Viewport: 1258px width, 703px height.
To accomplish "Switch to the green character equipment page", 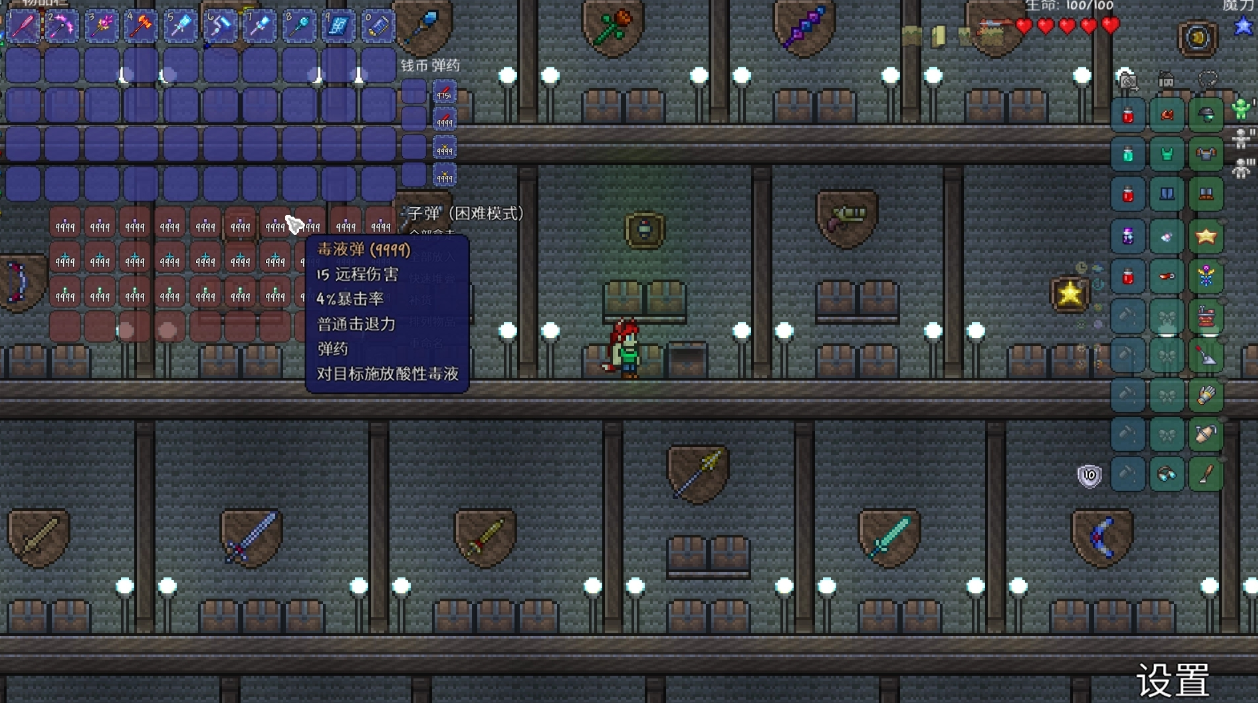I will [x=1243, y=108].
